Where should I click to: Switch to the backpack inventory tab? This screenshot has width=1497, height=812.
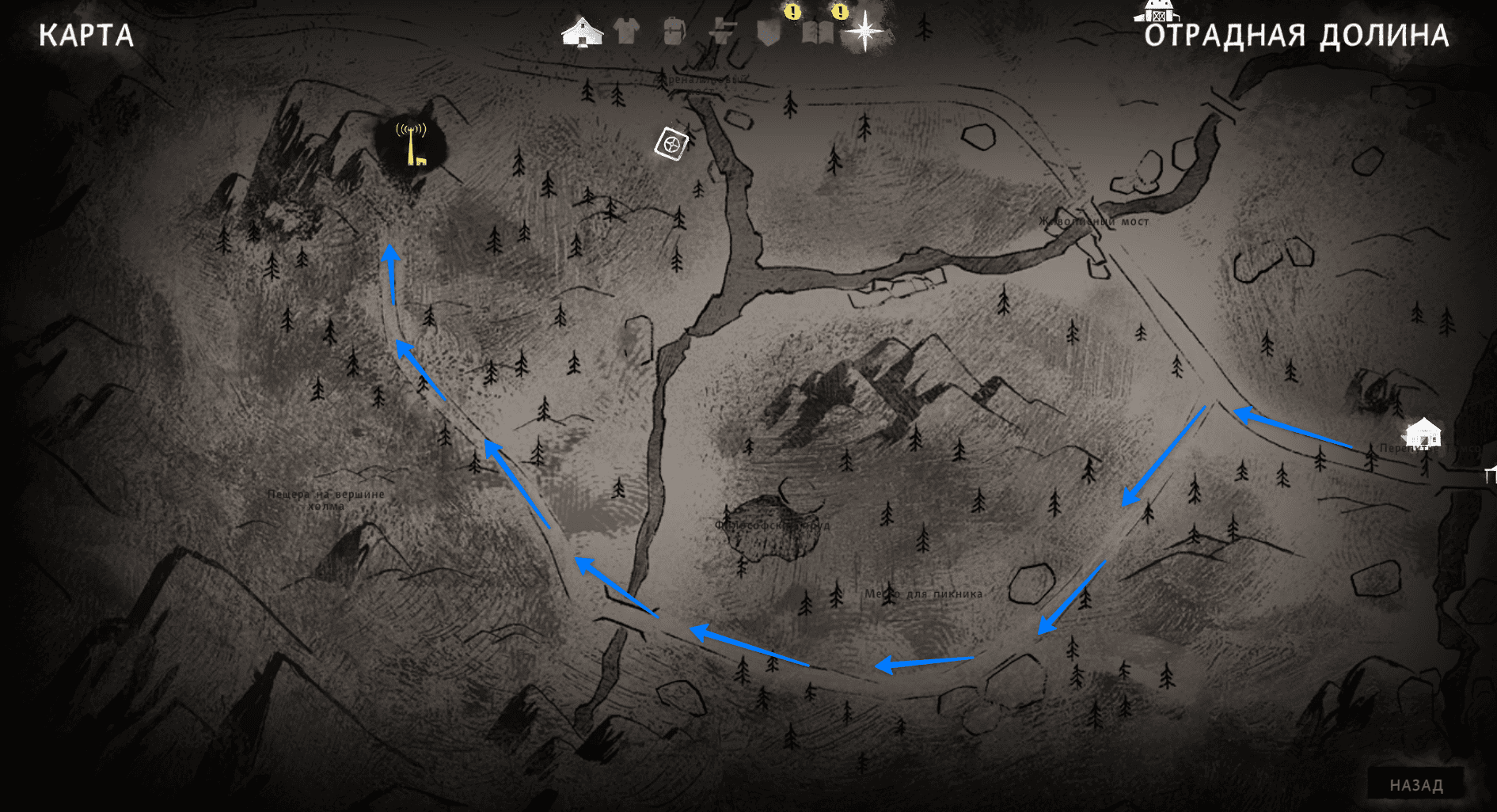674,32
